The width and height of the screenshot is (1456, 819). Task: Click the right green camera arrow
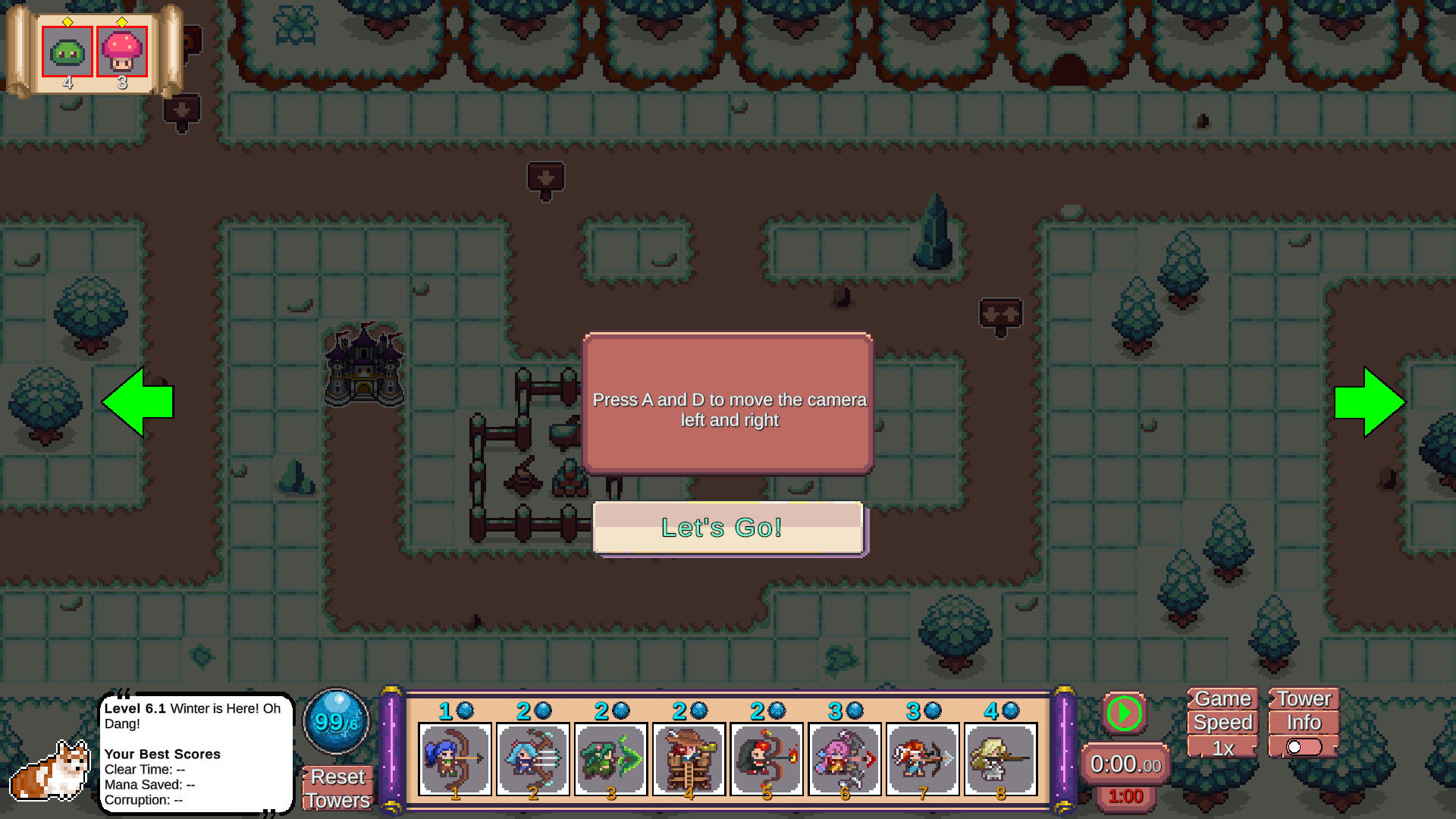click(x=1370, y=403)
